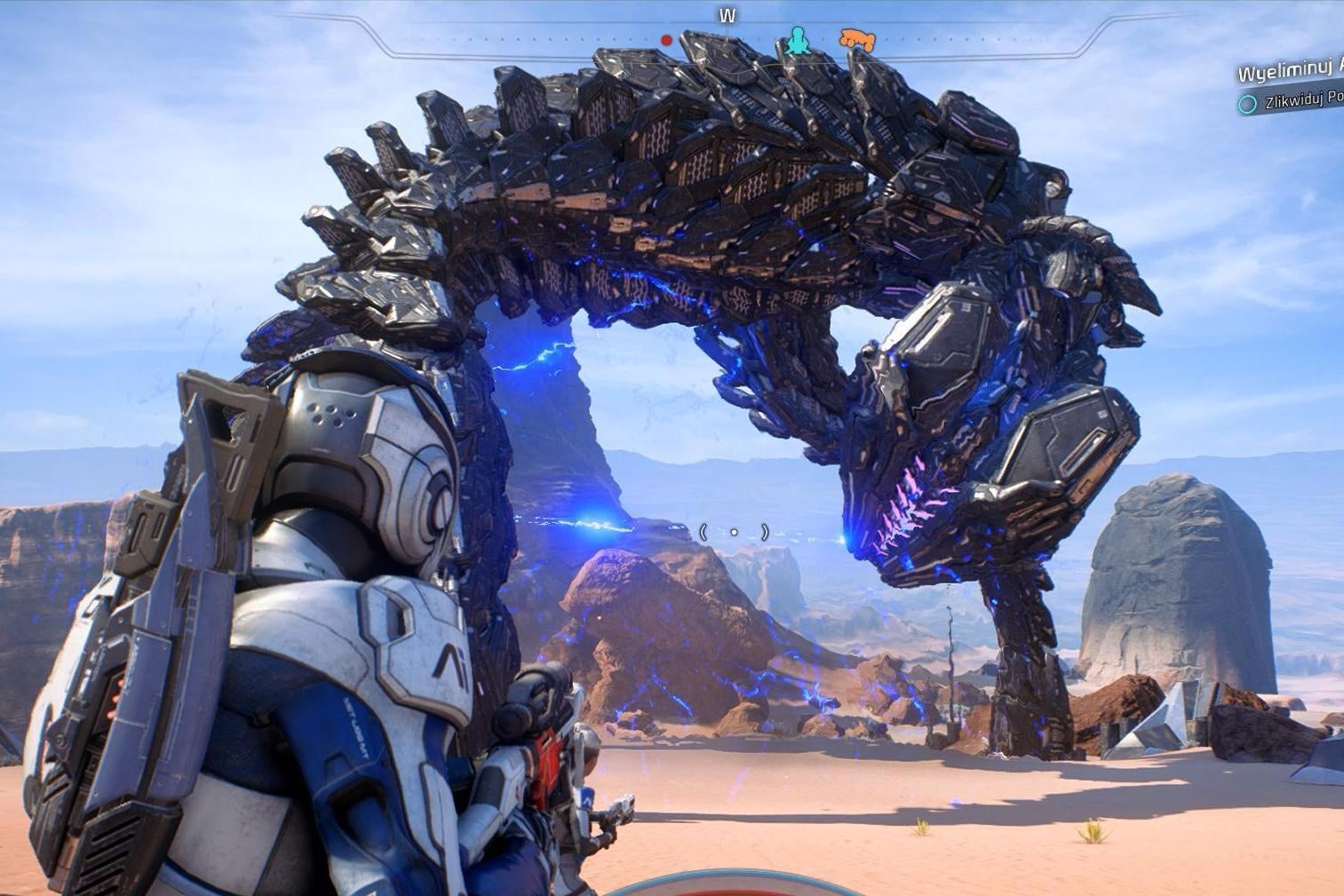Image resolution: width=1344 pixels, height=896 pixels.
Task: Select the orange Nomad vehicle icon on compass
Action: [856, 40]
